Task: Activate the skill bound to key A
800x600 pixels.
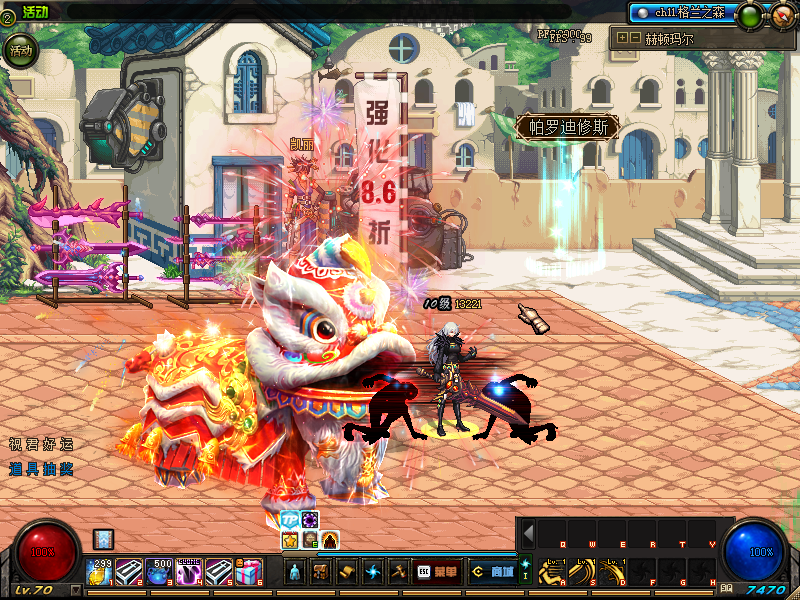Action: tap(552, 572)
